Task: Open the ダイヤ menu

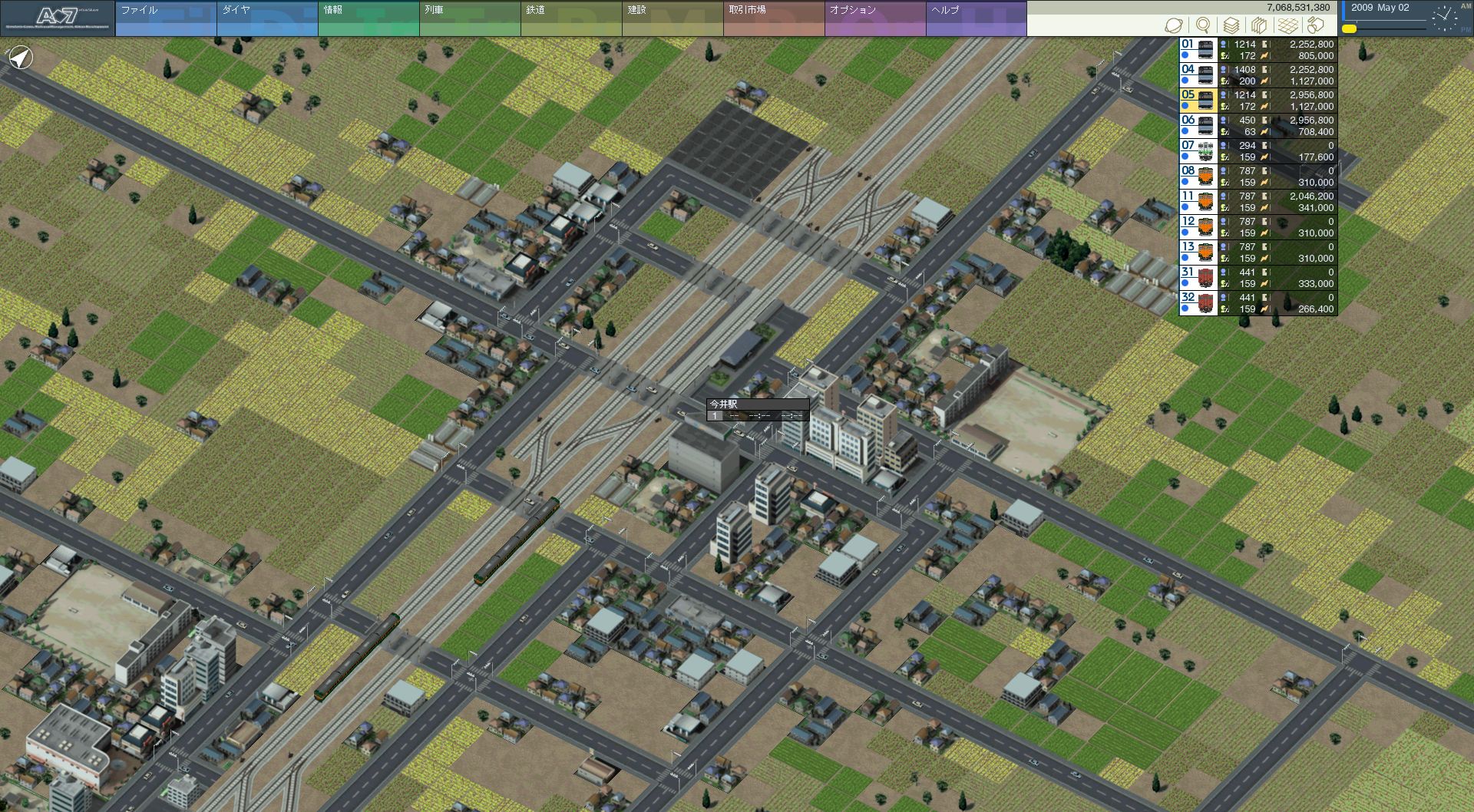Action: 266,18
